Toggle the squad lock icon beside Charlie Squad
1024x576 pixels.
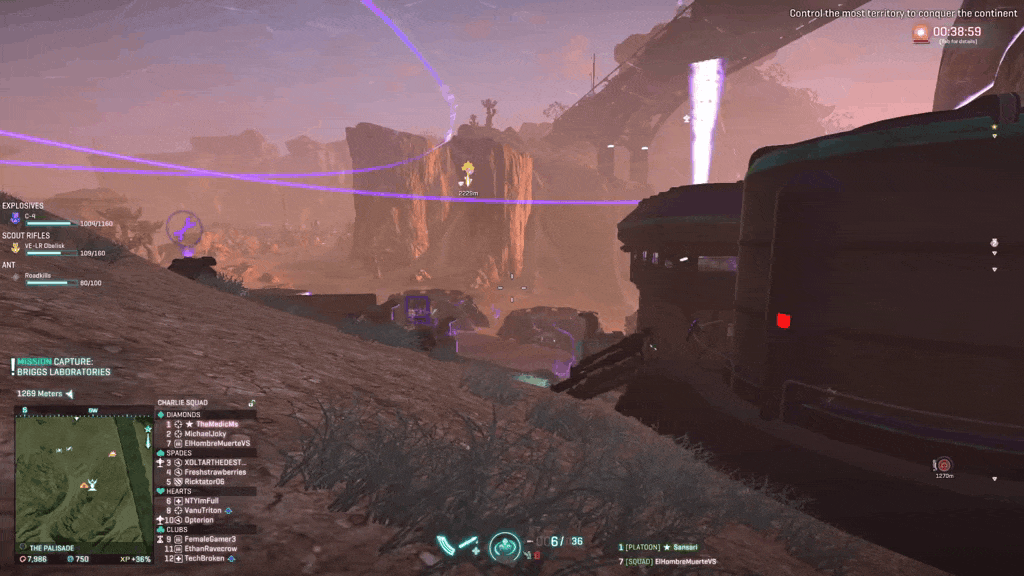(x=251, y=404)
